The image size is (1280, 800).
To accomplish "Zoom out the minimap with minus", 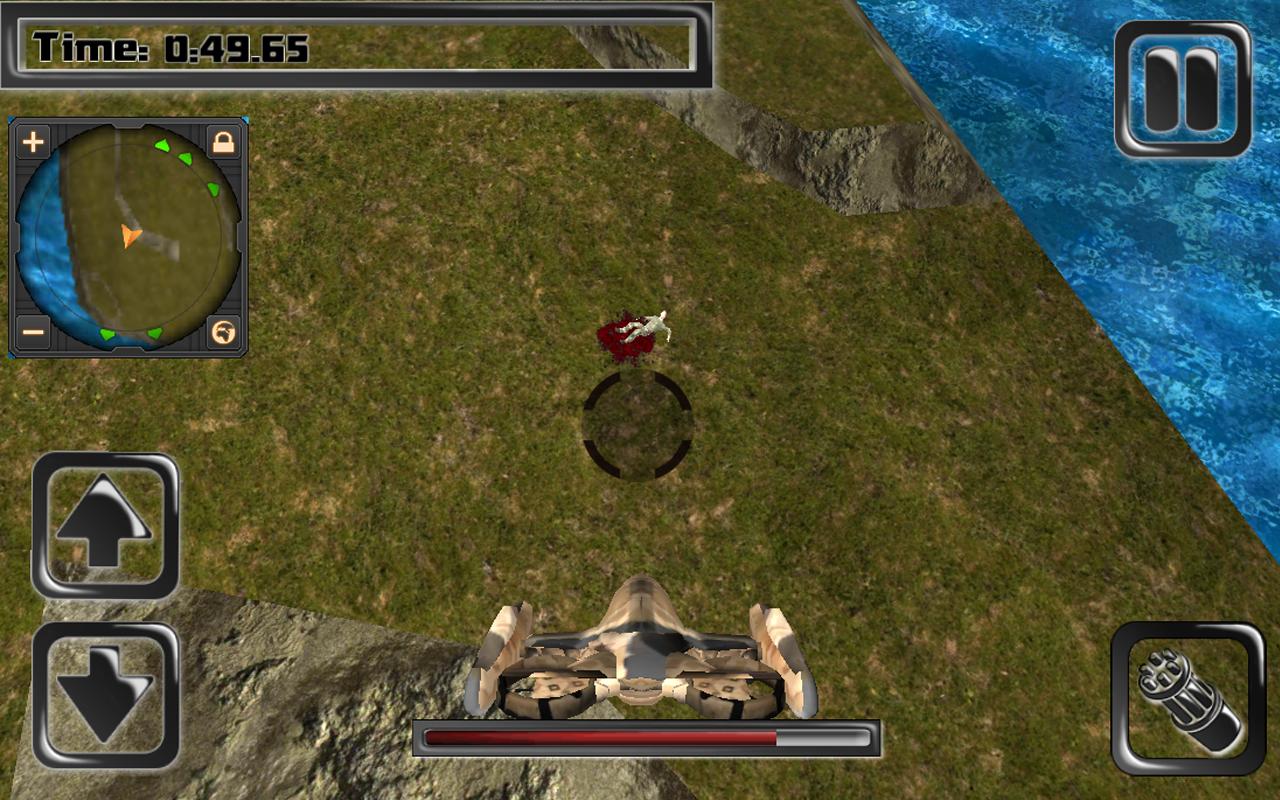I will pyautogui.click(x=33, y=332).
